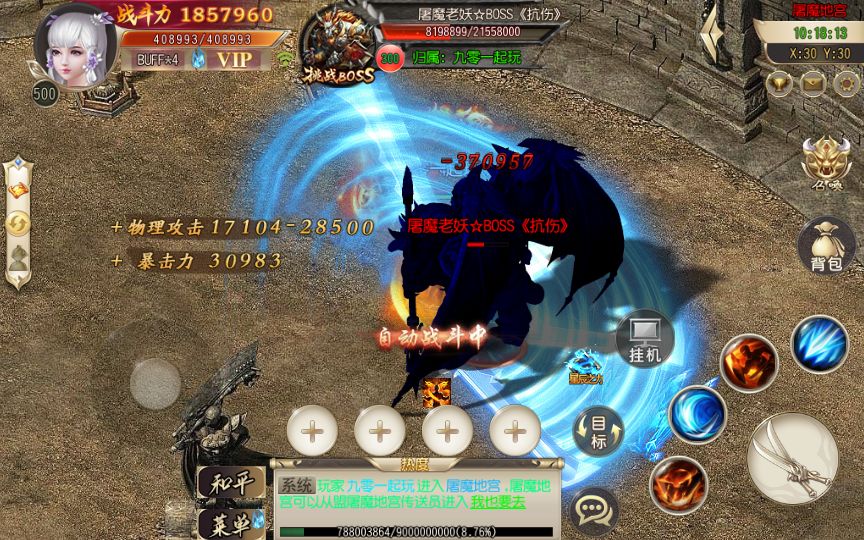This screenshot has width=864, height=540.
Task: Open the mail envelope icon
Action: pyautogui.click(x=812, y=84)
